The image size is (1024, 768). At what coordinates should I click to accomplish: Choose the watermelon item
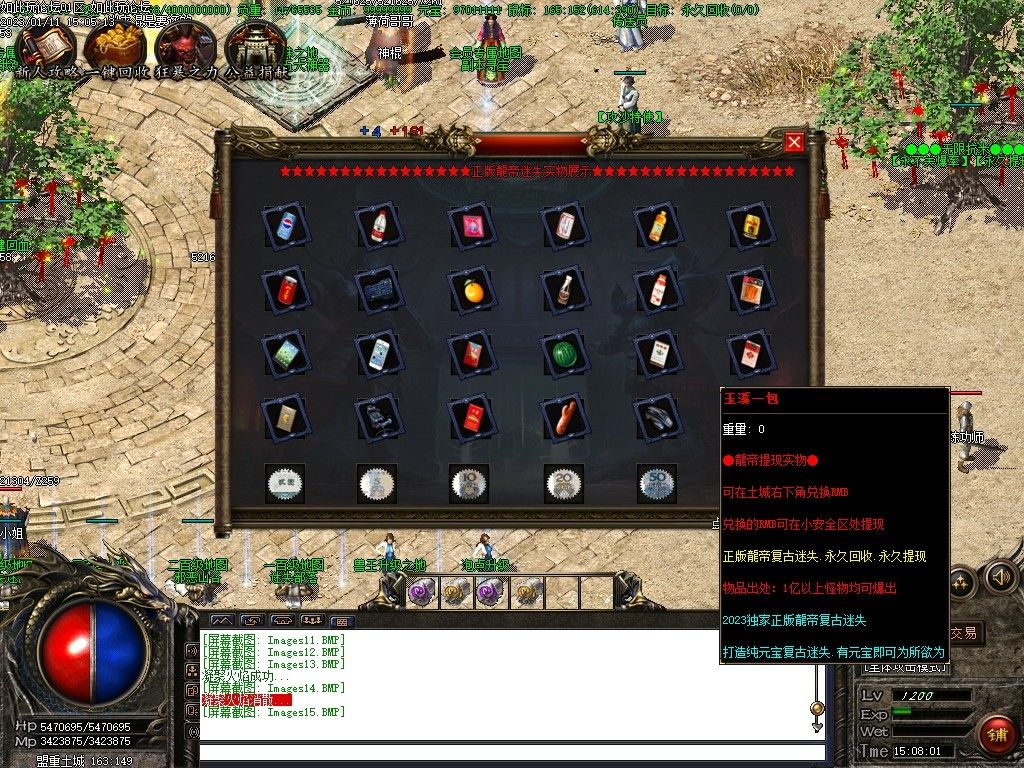(x=565, y=354)
